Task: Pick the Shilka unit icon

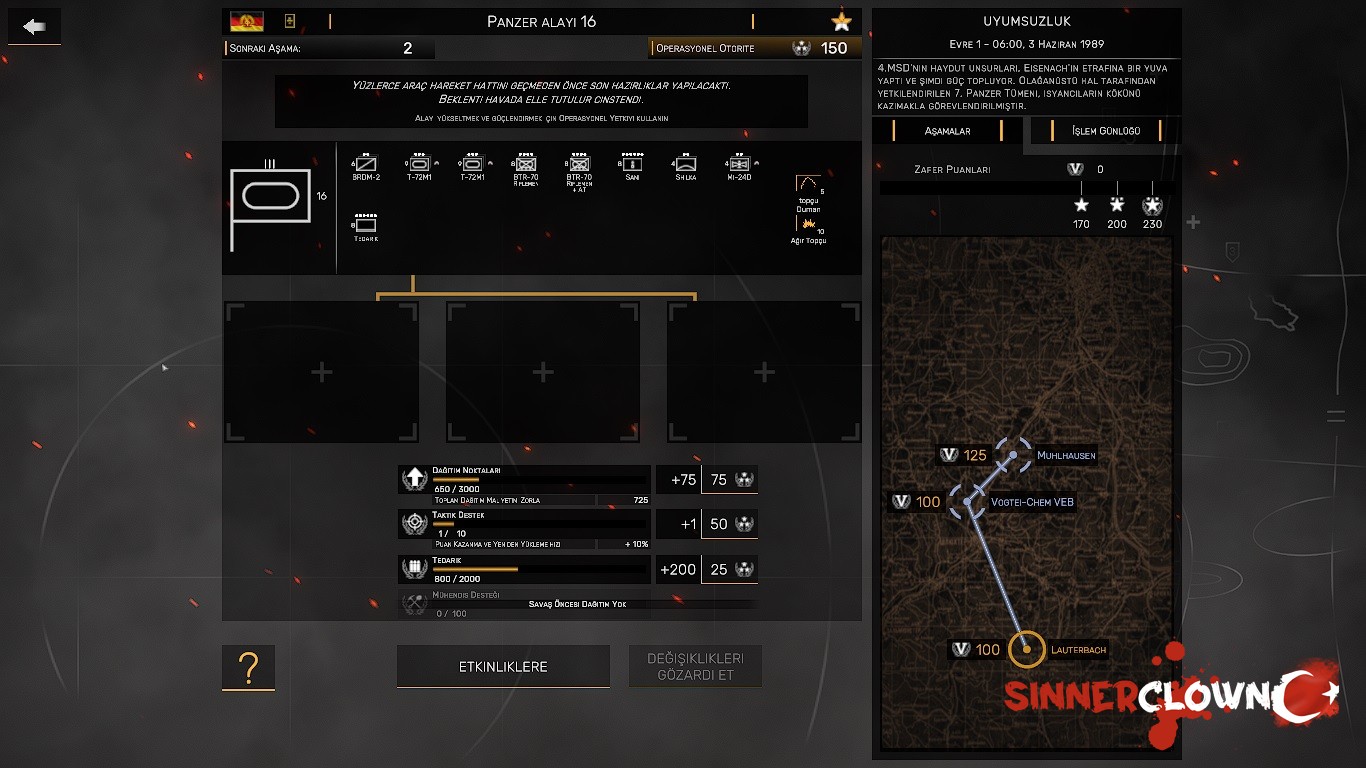Action: pyautogui.click(x=685, y=164)
